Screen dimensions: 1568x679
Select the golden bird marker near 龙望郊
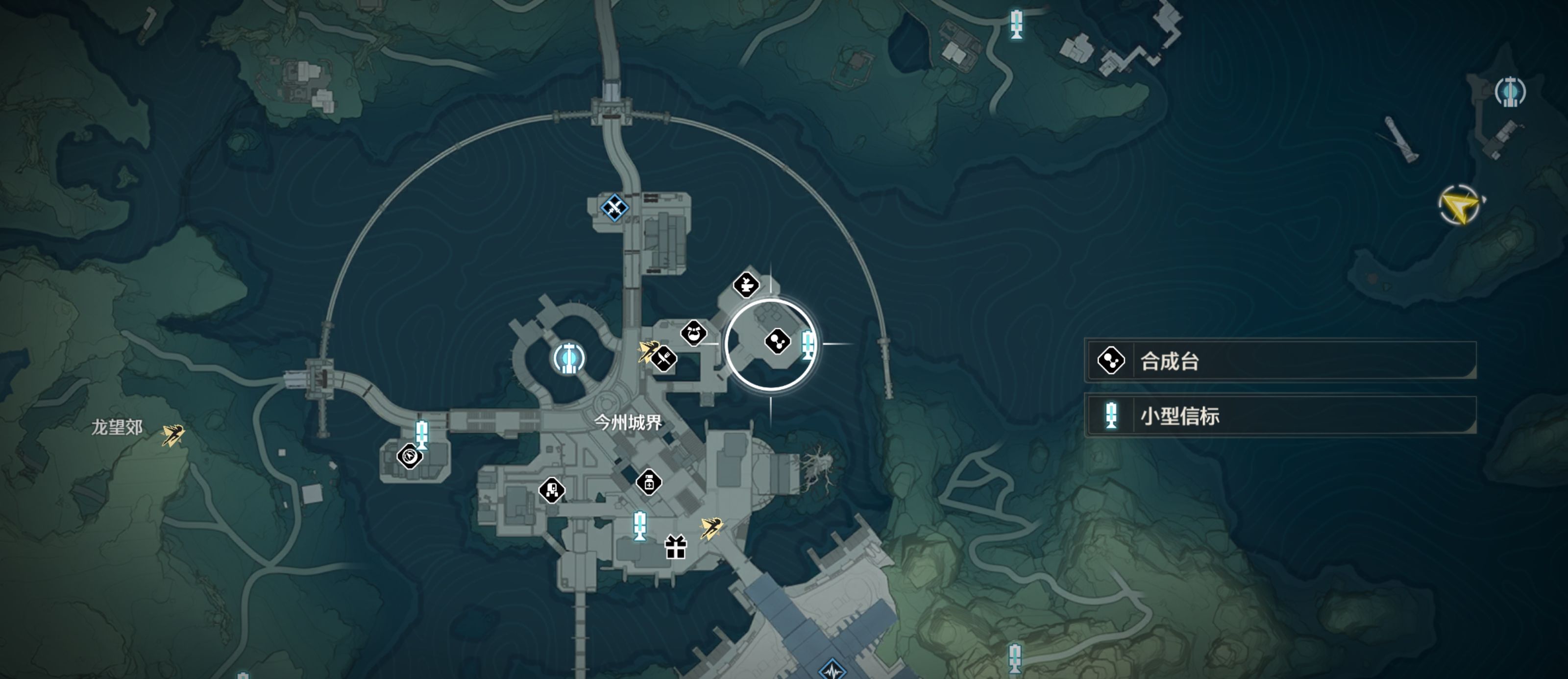[x=173, y=435]
